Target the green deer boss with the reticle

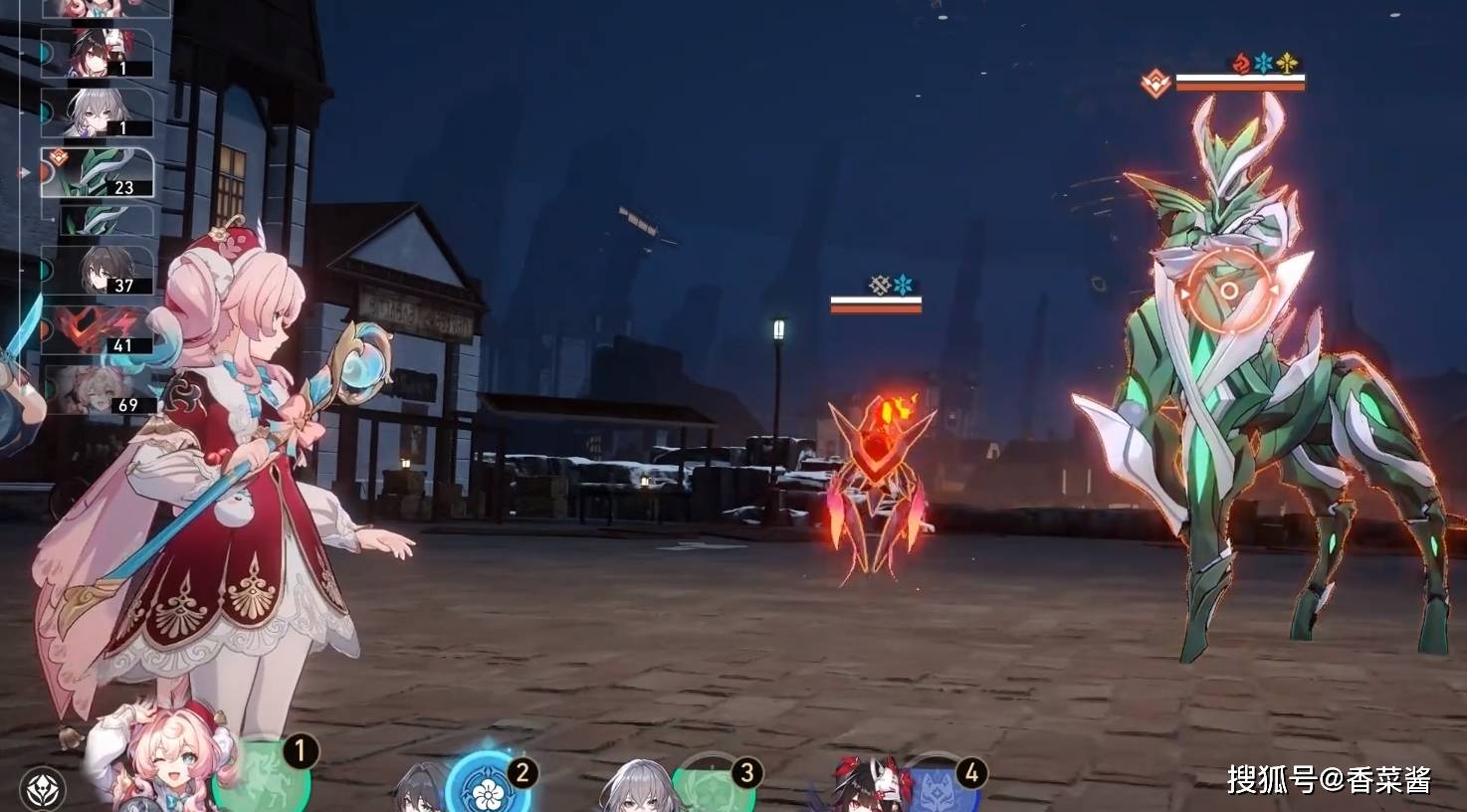point(1229,291)
